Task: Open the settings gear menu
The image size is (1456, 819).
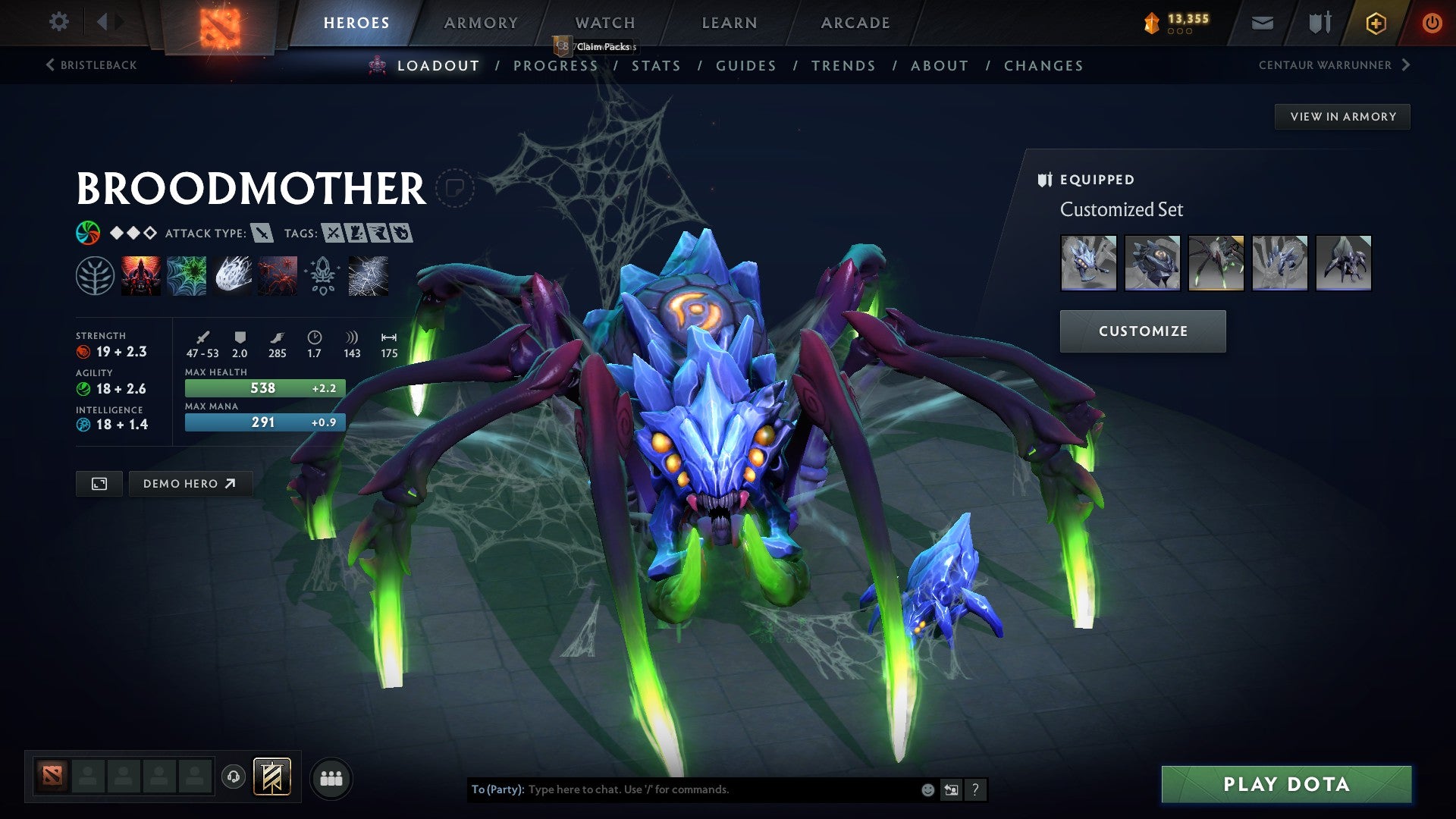Action: (x=58, y=22)
